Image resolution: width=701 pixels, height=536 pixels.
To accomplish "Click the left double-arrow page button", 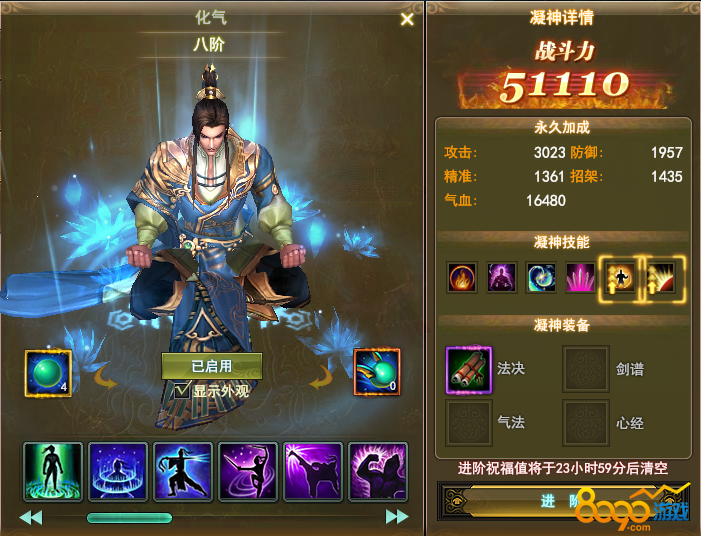I will coord(31,517).
